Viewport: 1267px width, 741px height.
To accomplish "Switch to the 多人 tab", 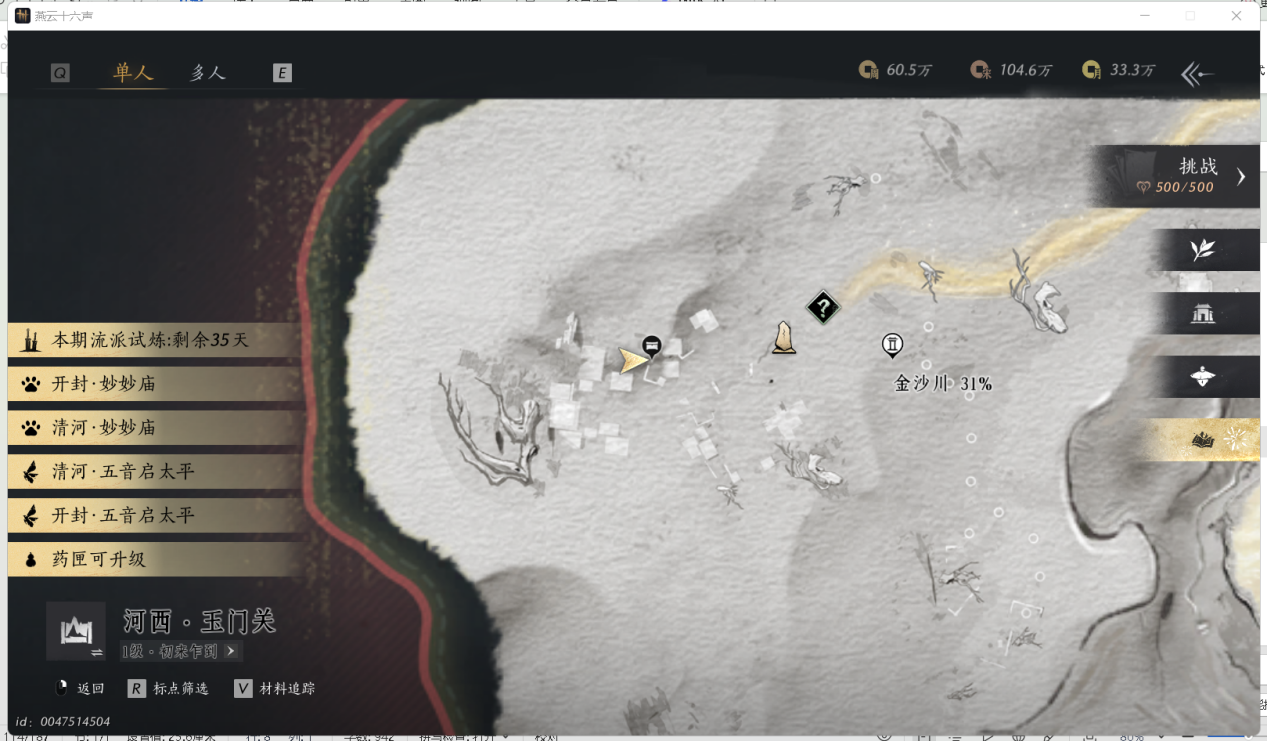I will [x=208, y=73].
